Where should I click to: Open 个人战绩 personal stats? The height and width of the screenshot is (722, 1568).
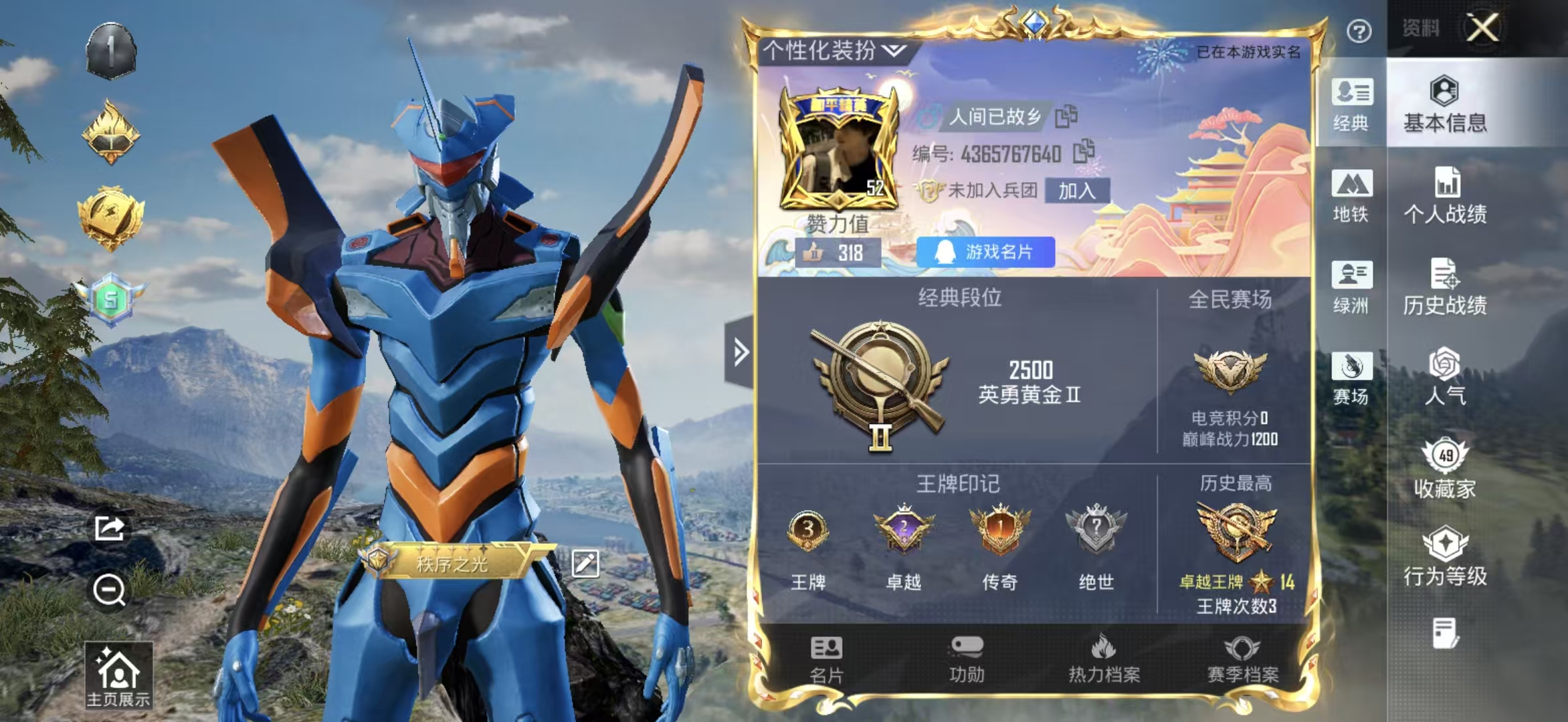click(x=1445, y=197)
